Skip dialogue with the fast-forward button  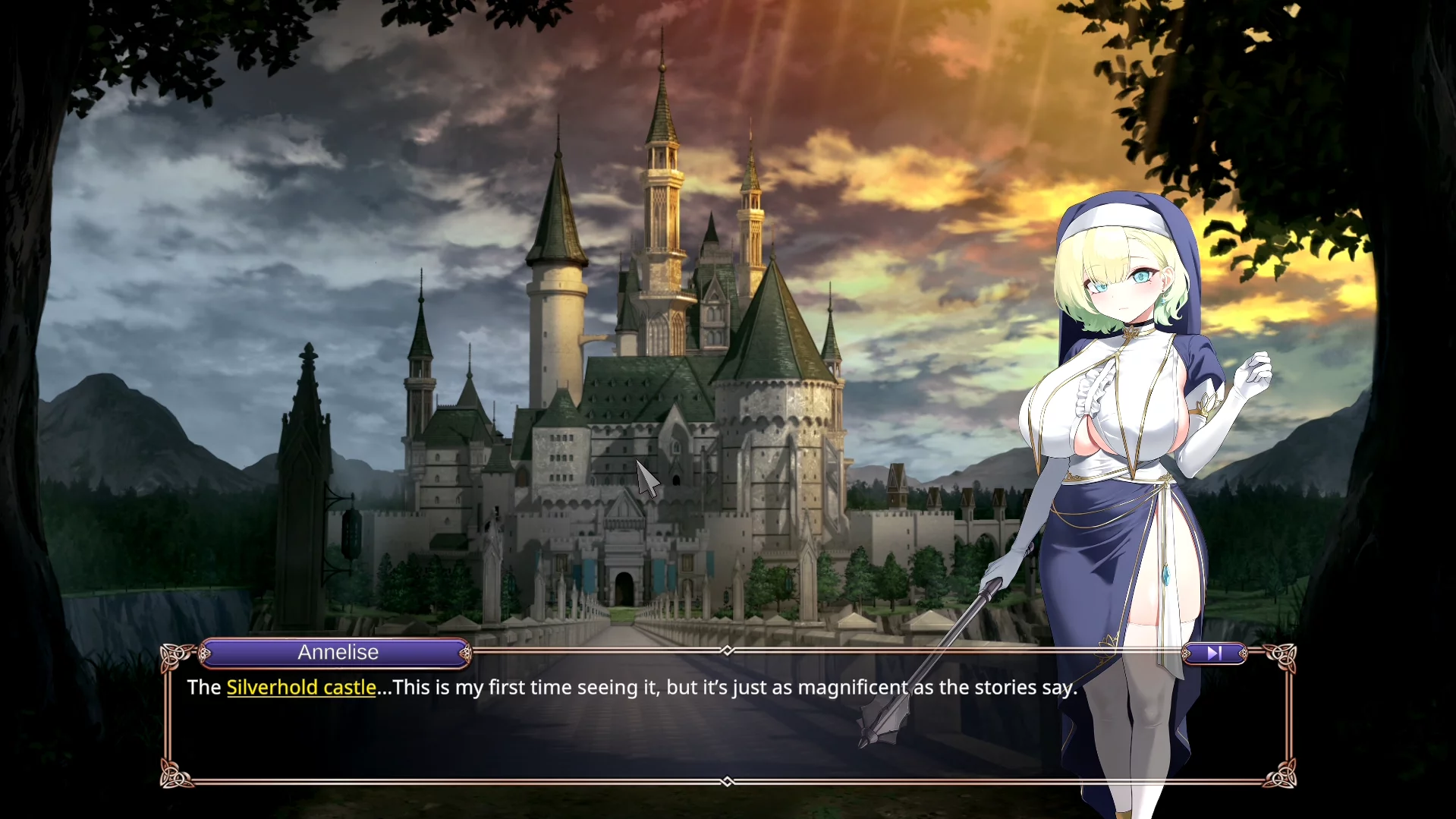click(x=1214, y=653)
